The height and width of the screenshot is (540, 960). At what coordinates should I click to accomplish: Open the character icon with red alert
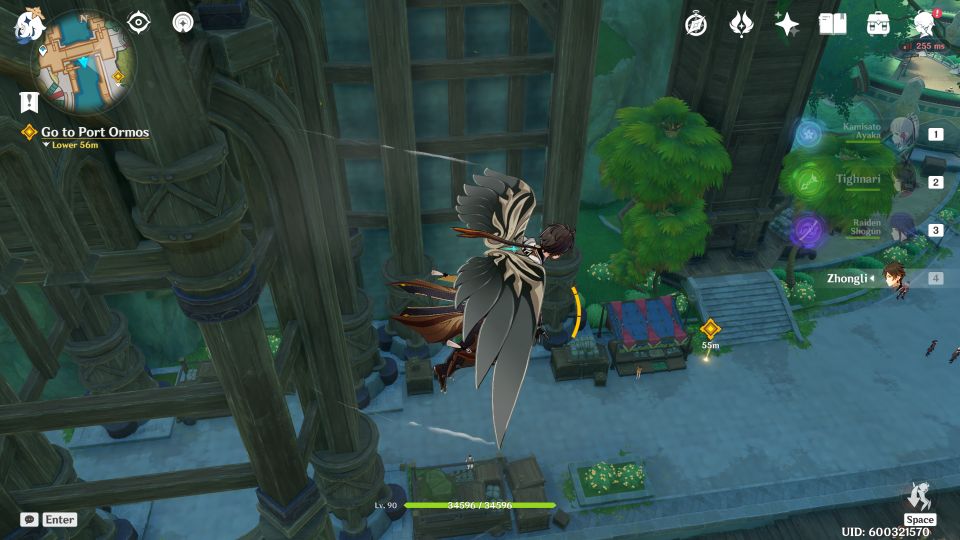pos(924,24)
